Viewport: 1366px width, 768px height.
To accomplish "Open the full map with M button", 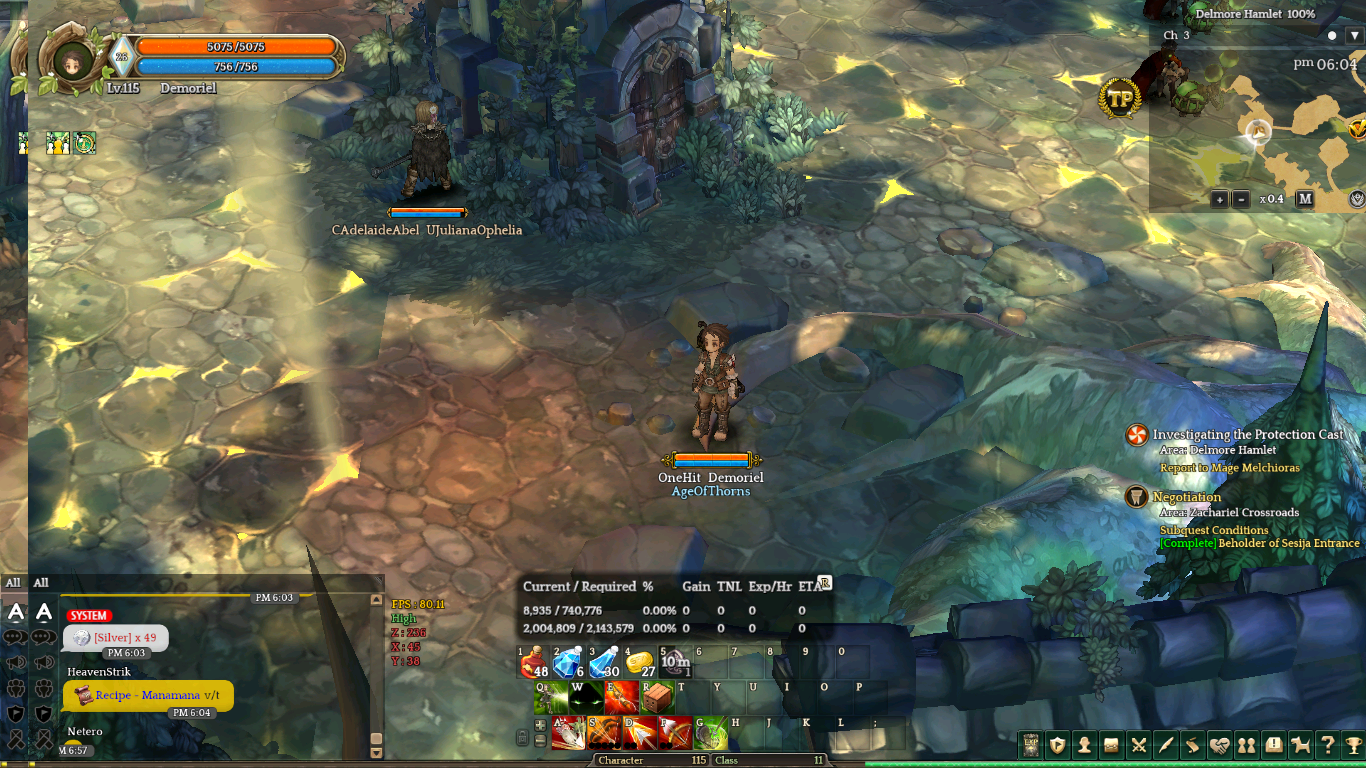I will click(1305, 199).
